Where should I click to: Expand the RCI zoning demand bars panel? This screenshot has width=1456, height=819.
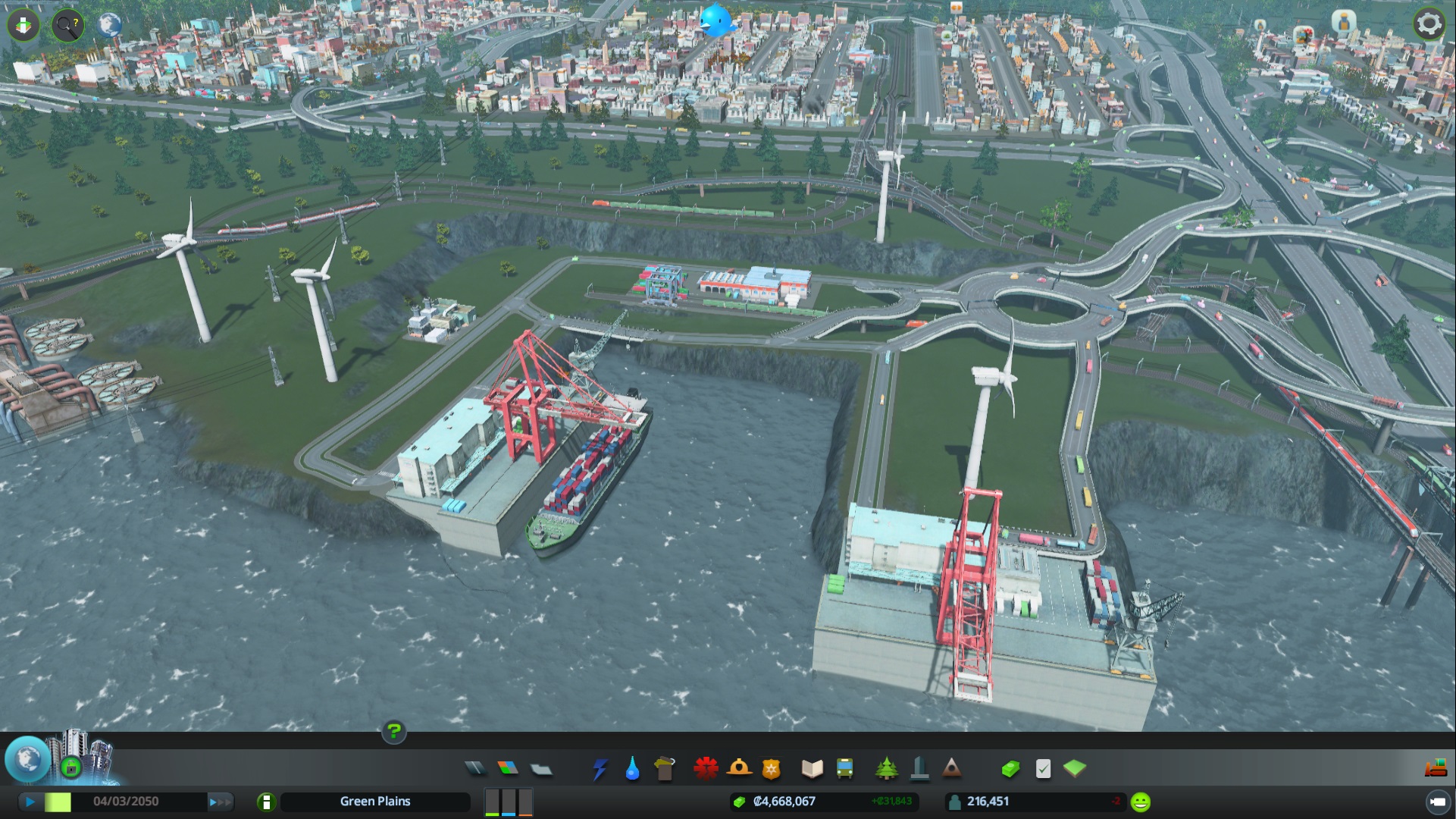tap(508, 801)
